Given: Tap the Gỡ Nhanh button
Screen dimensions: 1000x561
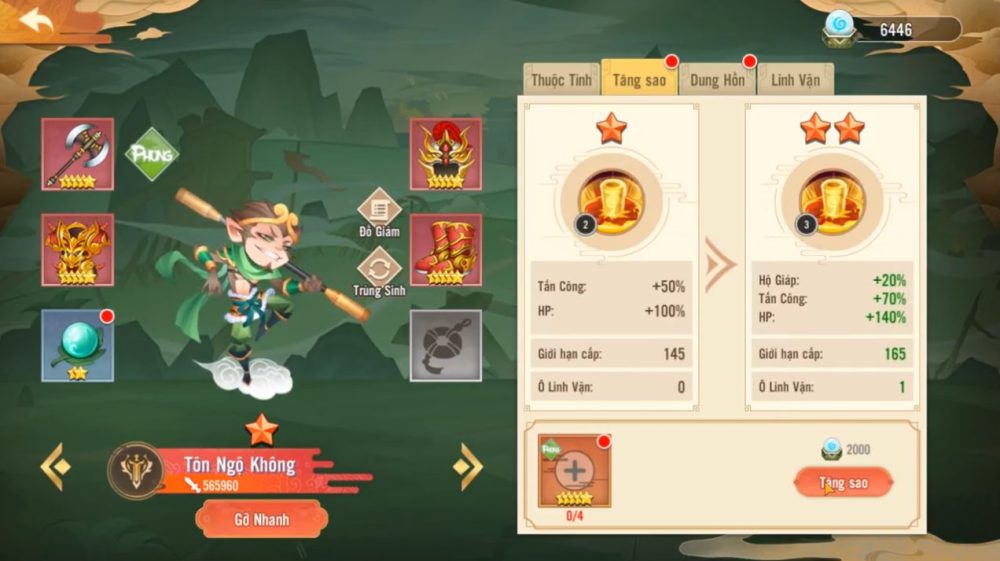Looking at the screenshot, I should (261, 519).
